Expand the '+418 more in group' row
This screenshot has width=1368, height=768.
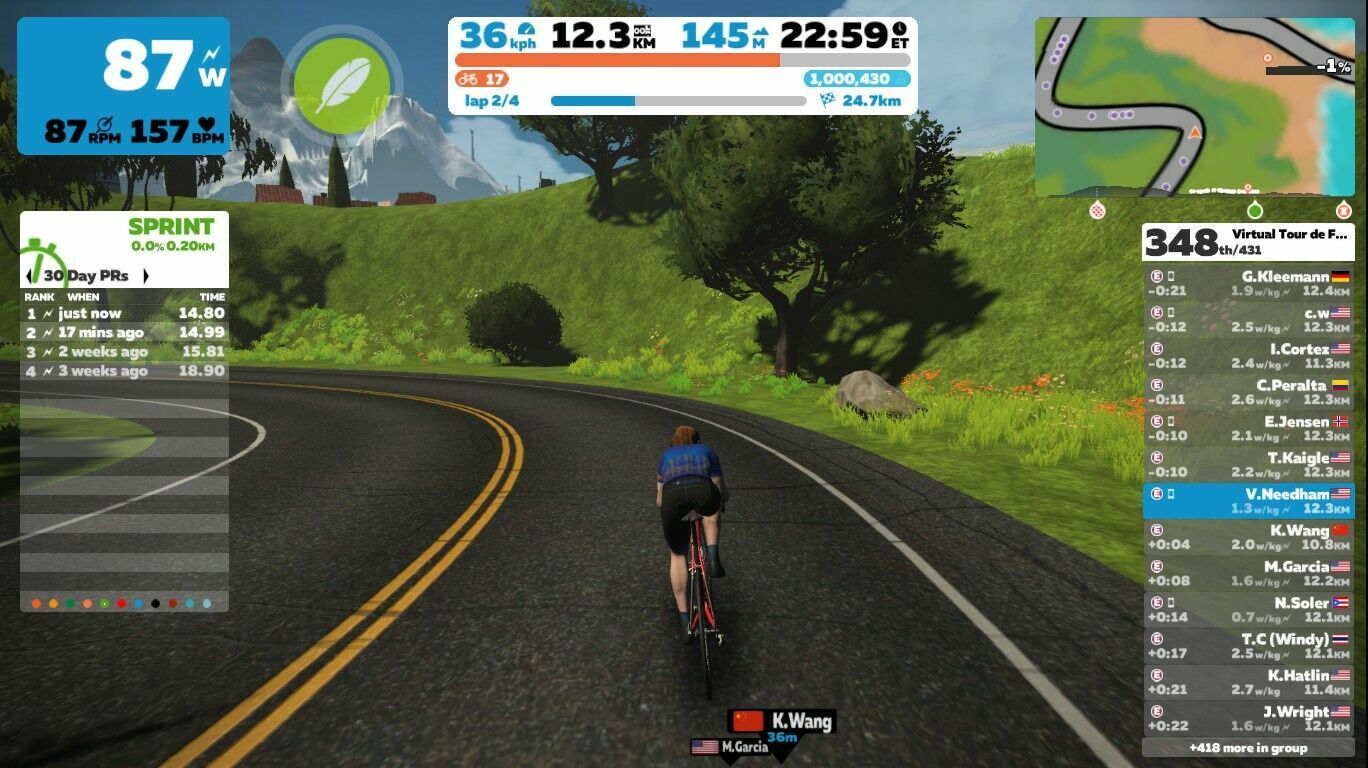(1248, 748)
